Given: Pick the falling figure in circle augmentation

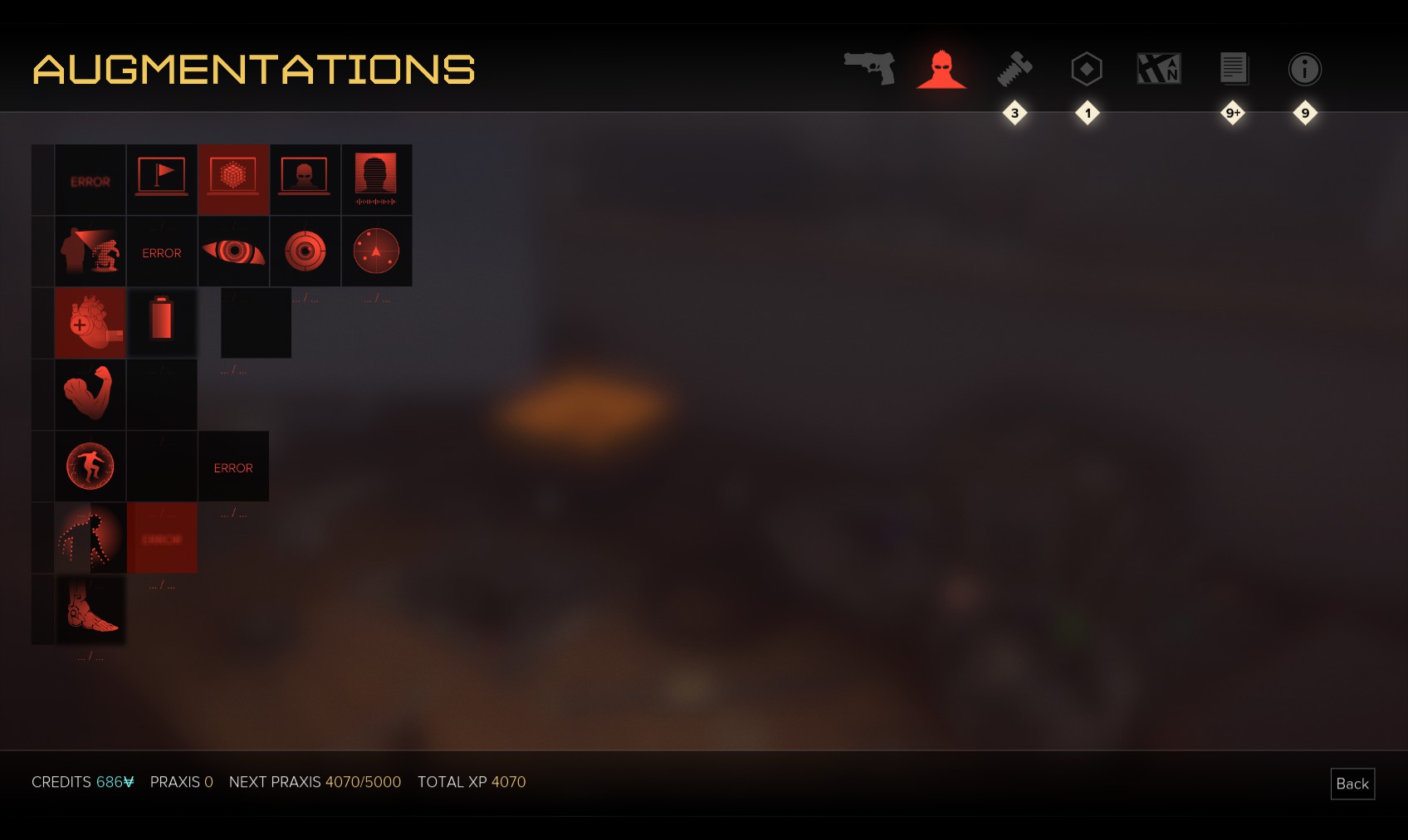Looking at the screenshot, I should click(90, 466).
